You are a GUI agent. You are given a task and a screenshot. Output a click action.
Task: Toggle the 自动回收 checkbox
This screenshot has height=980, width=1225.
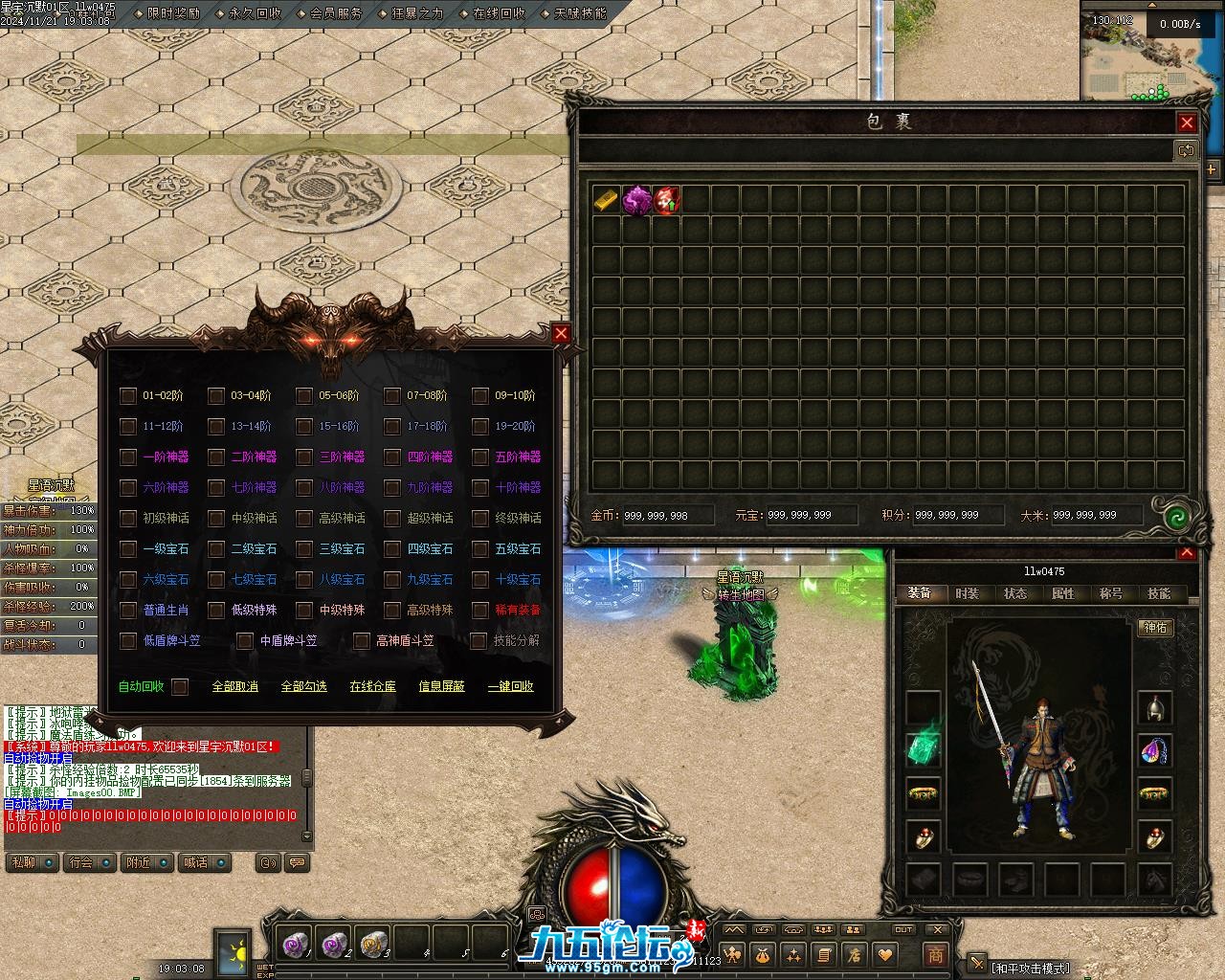point(180,686)
